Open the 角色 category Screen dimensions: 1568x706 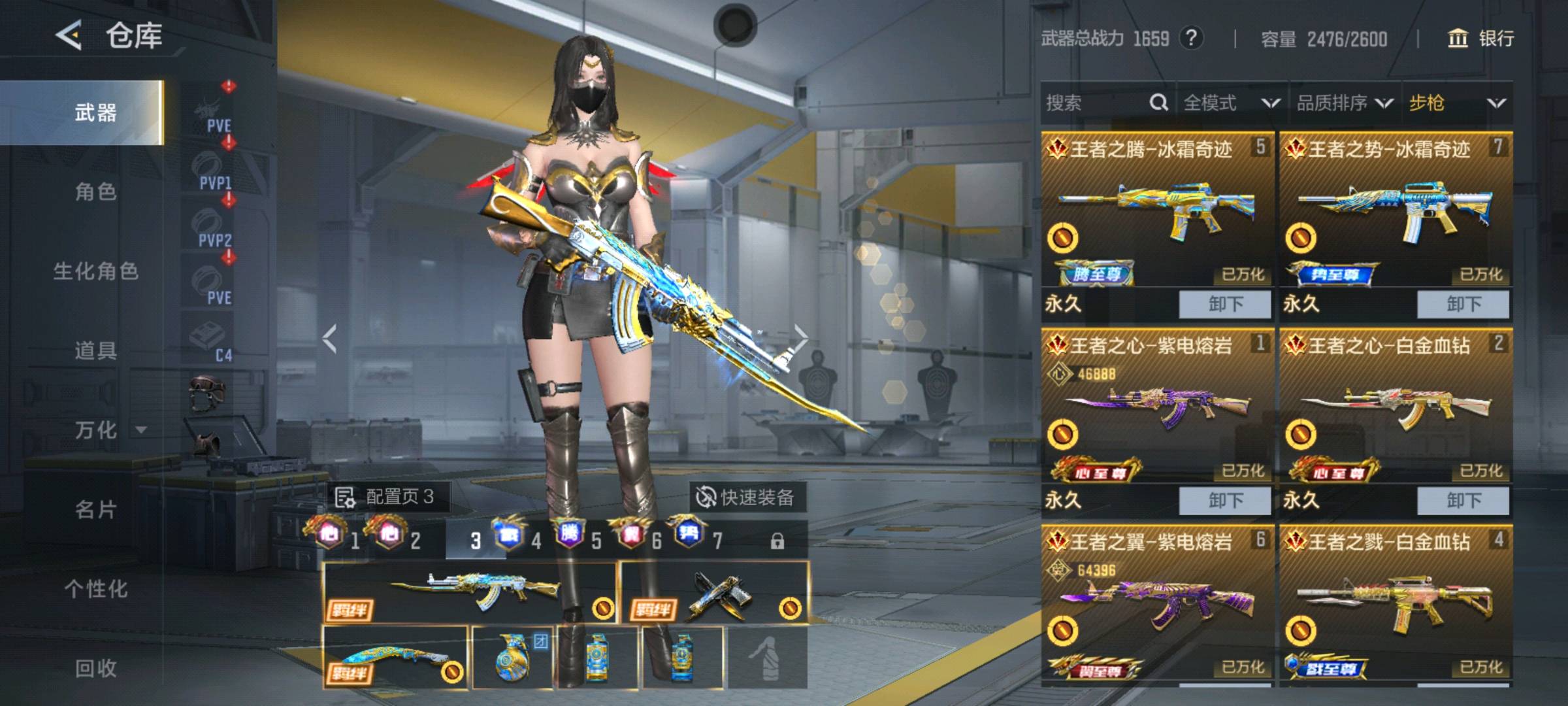tap(95, 192)
